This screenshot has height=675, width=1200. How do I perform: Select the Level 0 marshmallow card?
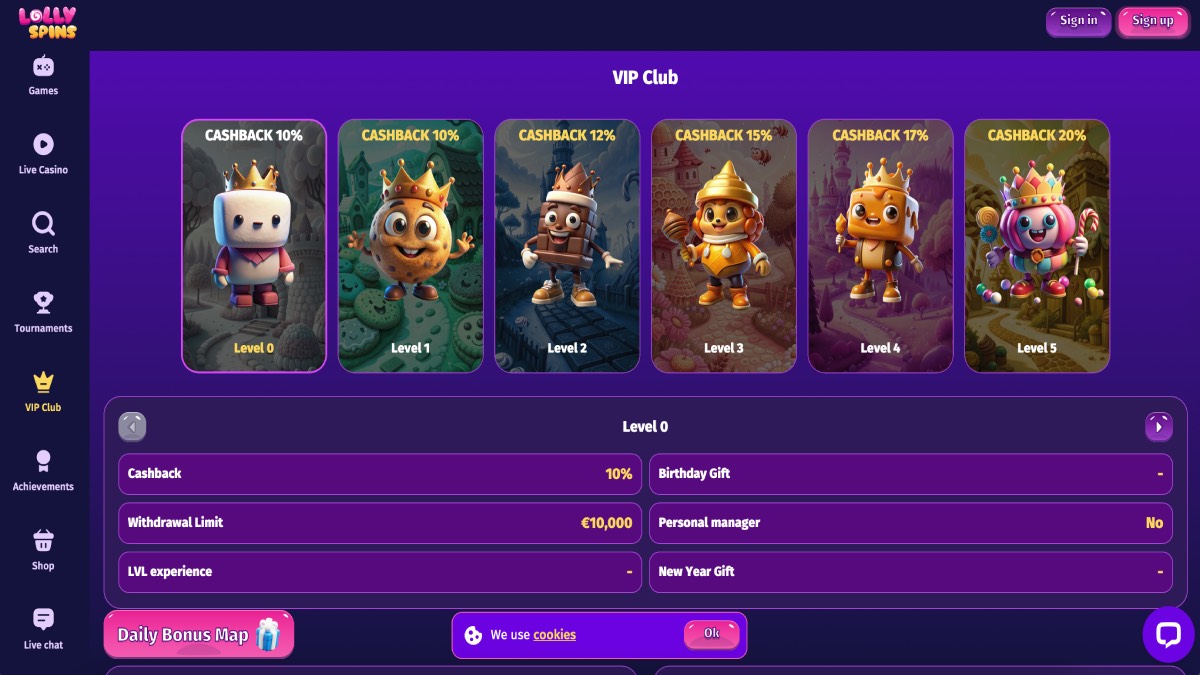click(254, 246)
